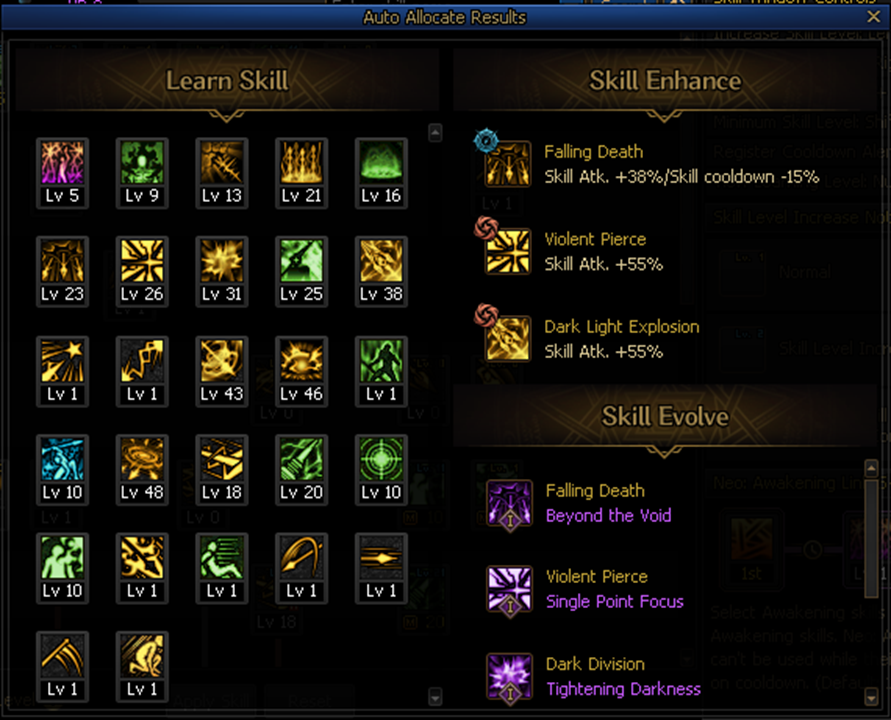Select the Lv 48 skill icon
891x720 pixels.
142,459
